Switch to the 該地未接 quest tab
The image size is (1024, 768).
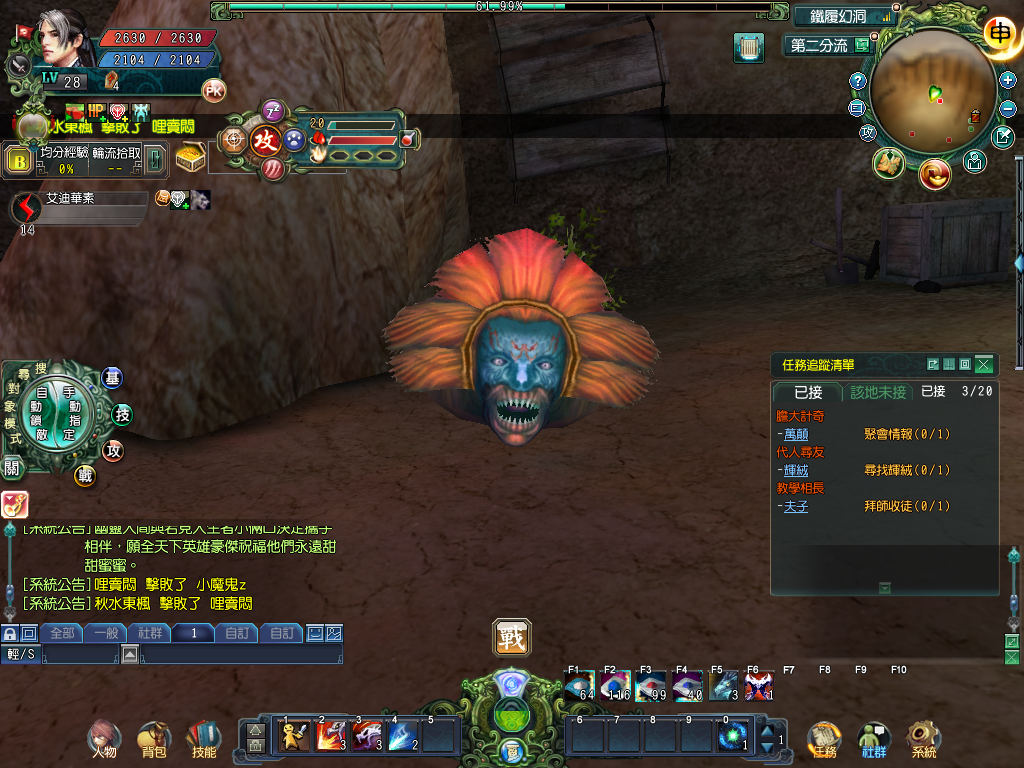click(878, 392)
